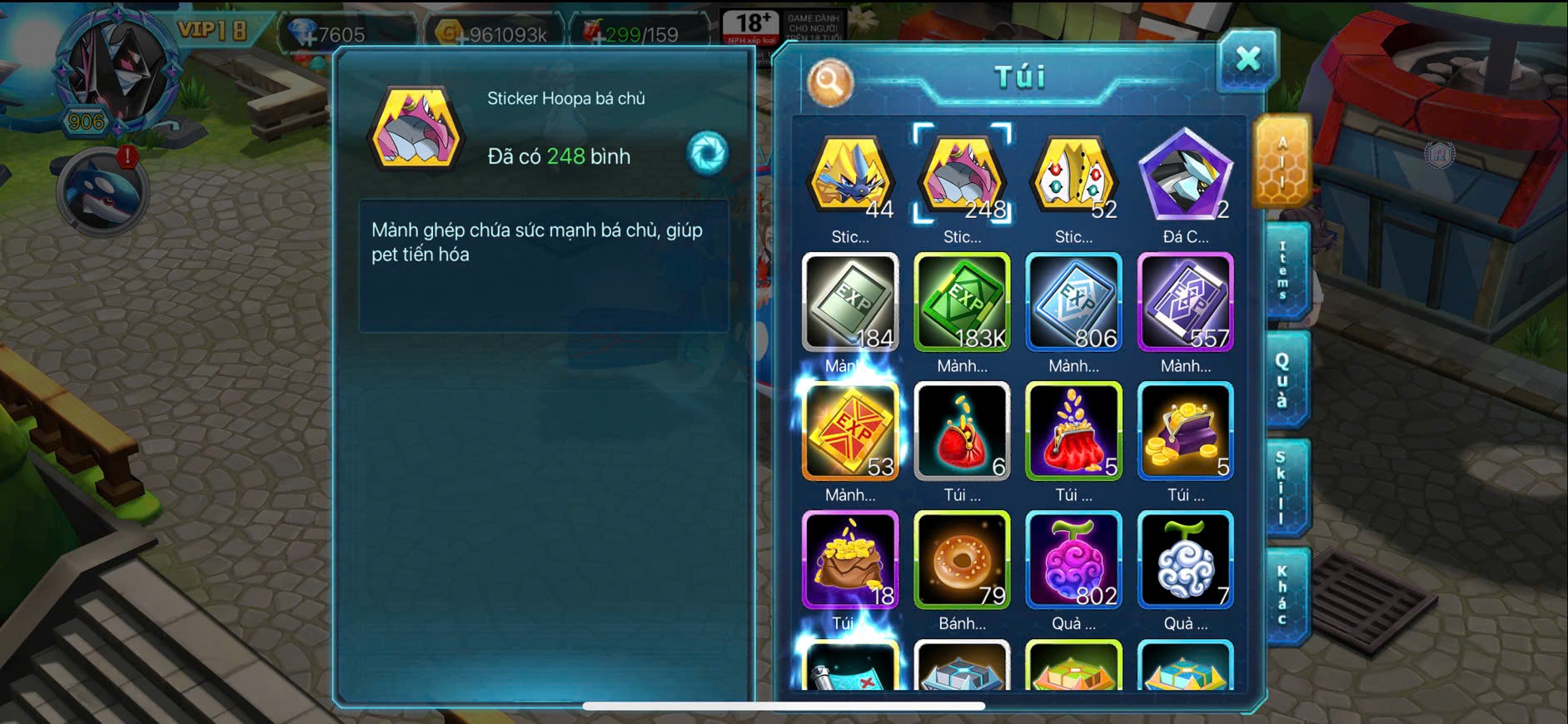1568x724 pixels.
Task: Show the Skill tab
Action: pos(1282,488)
